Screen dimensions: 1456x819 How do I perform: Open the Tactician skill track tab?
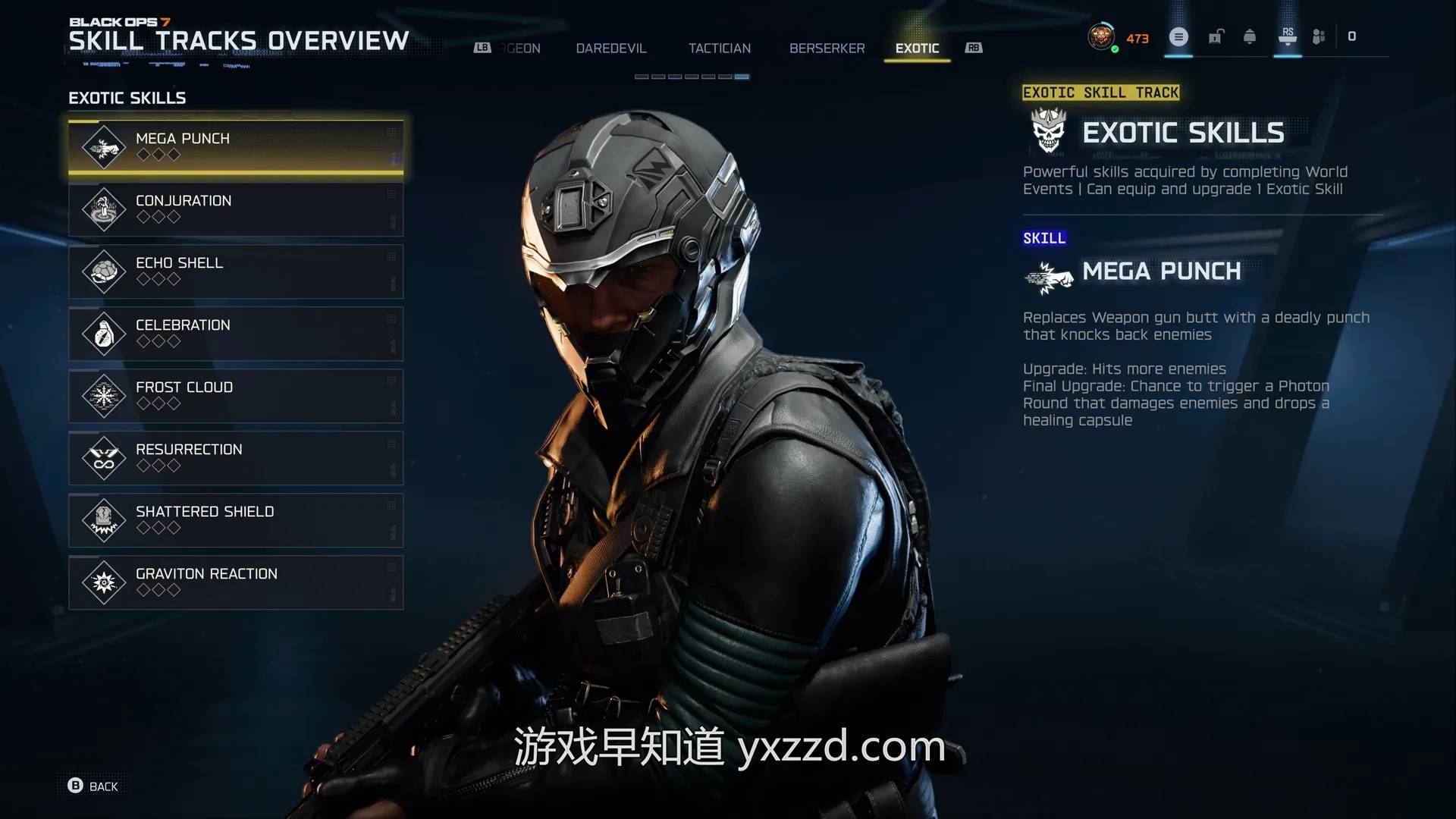click(x=719, y=49)
